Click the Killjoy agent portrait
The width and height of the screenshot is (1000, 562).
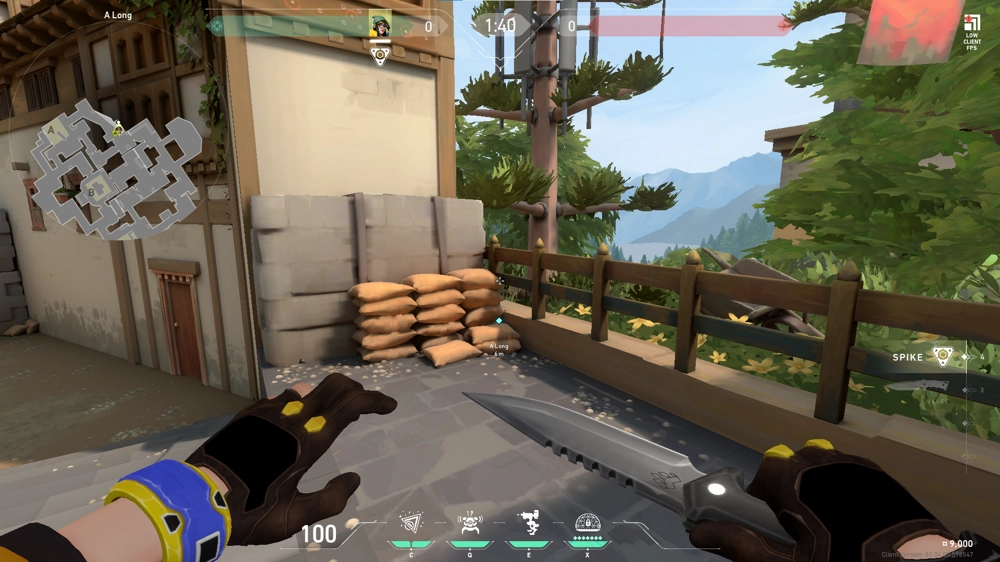(x=380, y=26)
